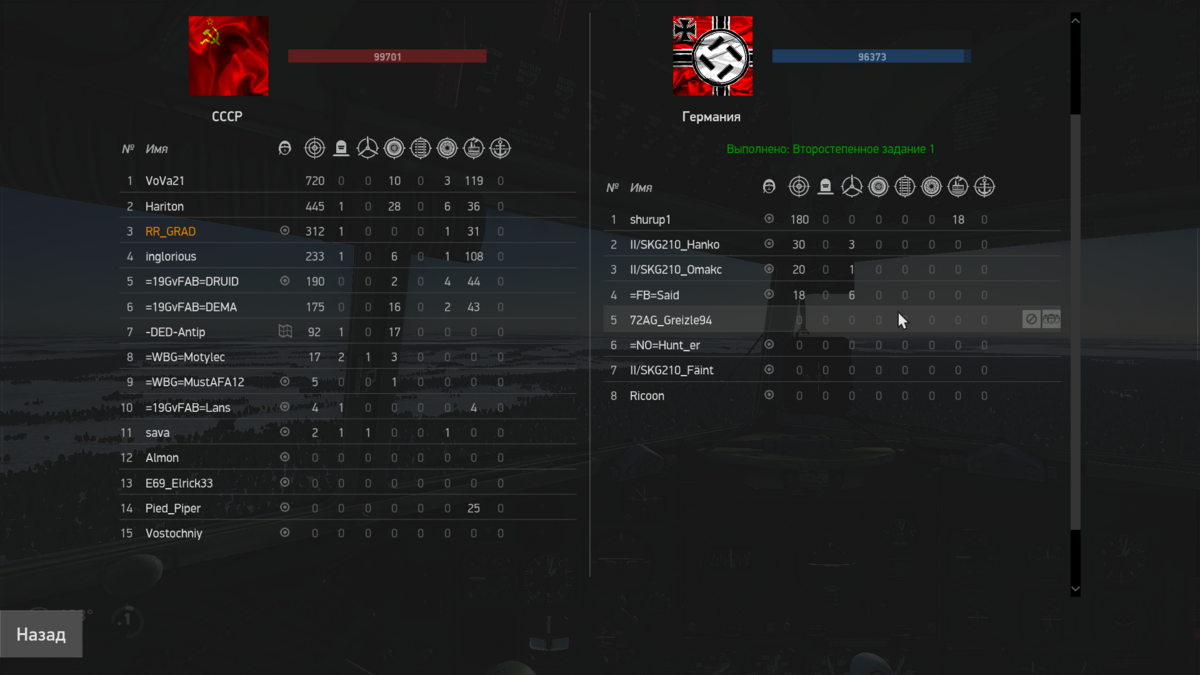The height and width of the screenshot is (675, 1200).
Task: Sort СССР list by Имя column header
Action: (157, 149)
